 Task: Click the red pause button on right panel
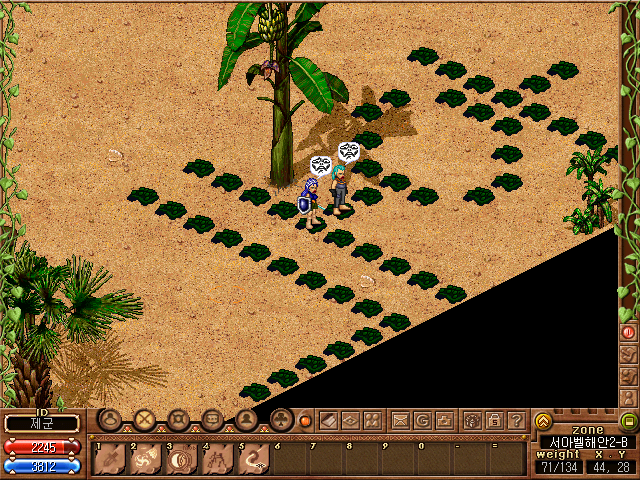(629, 331)
